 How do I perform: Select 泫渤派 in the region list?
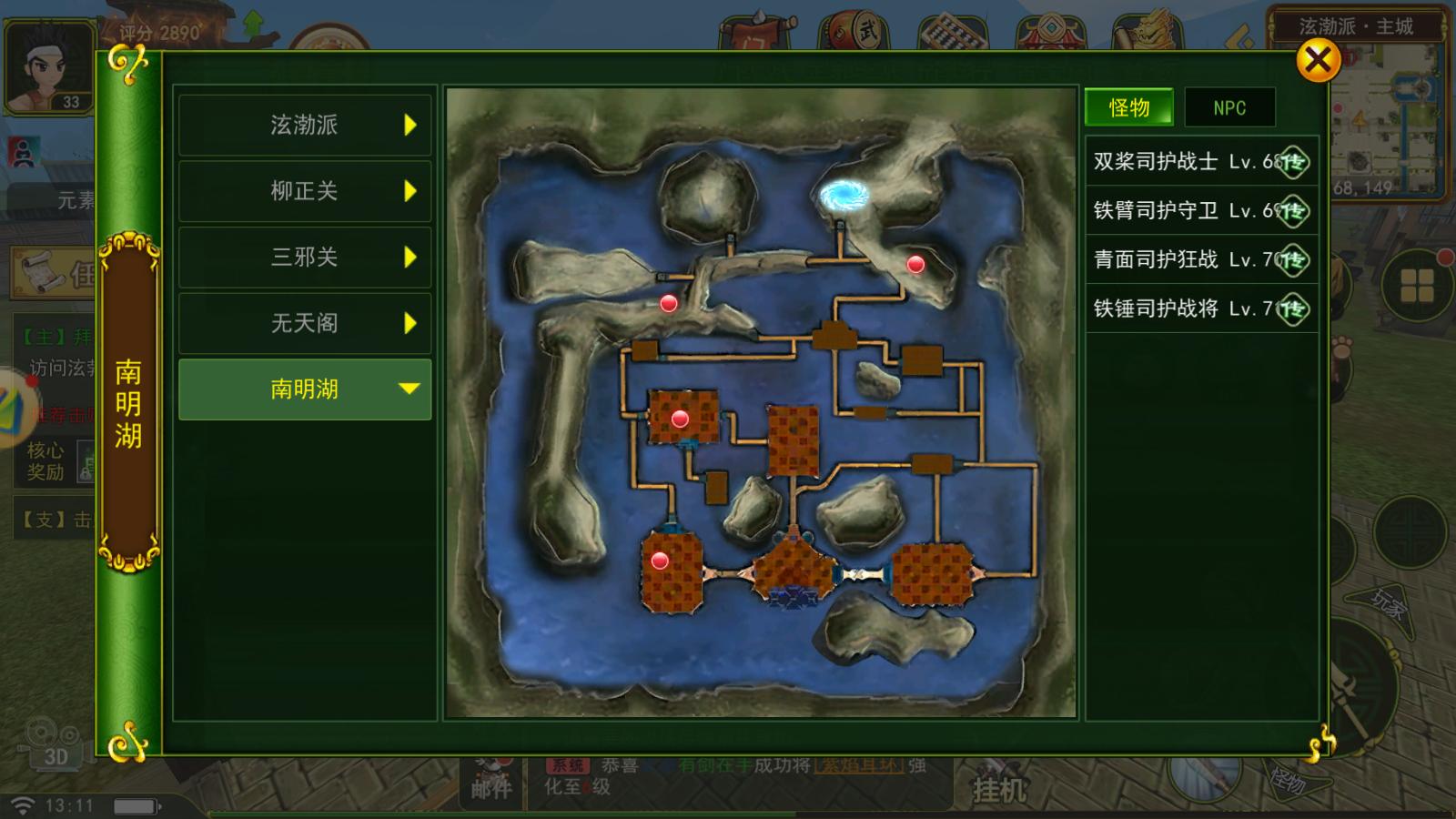click(305, 125)
